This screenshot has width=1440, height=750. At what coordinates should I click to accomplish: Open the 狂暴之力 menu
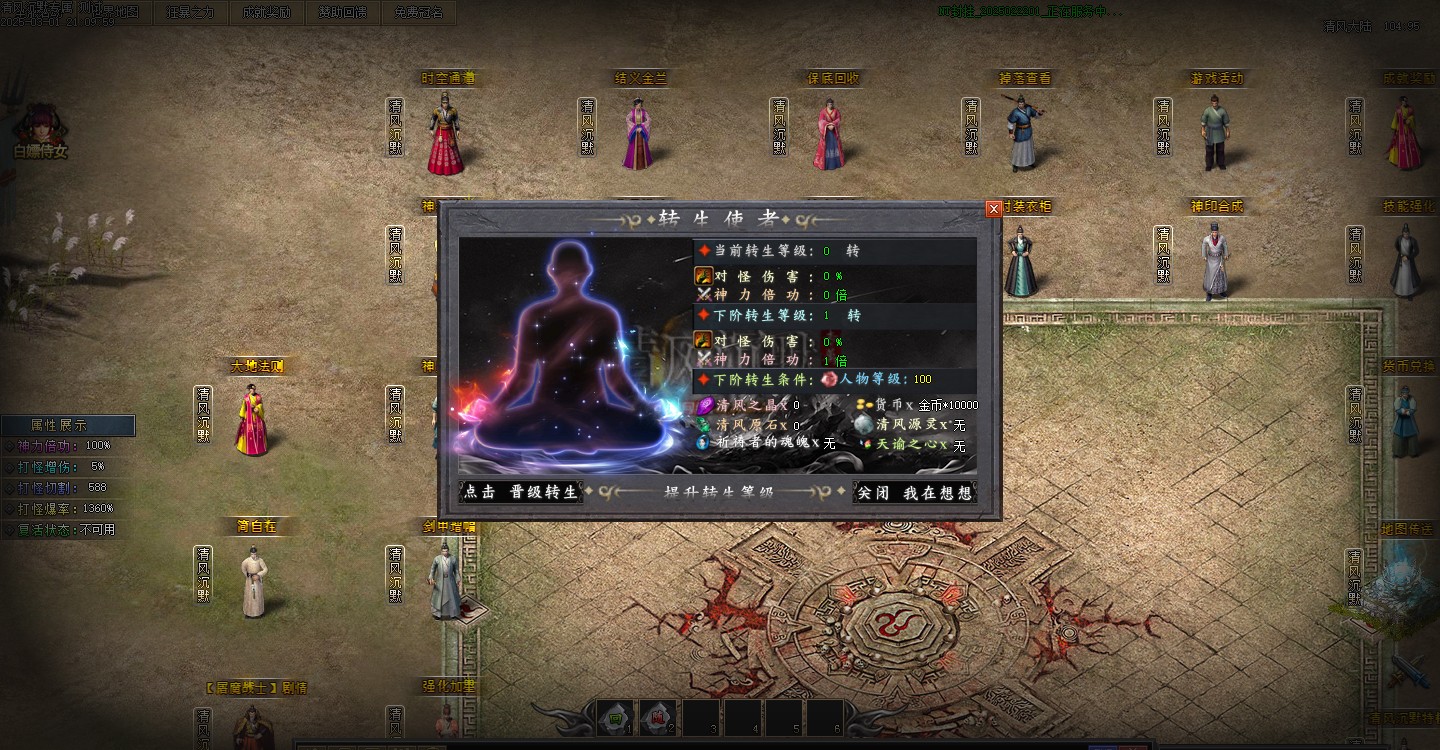(190, 13)
